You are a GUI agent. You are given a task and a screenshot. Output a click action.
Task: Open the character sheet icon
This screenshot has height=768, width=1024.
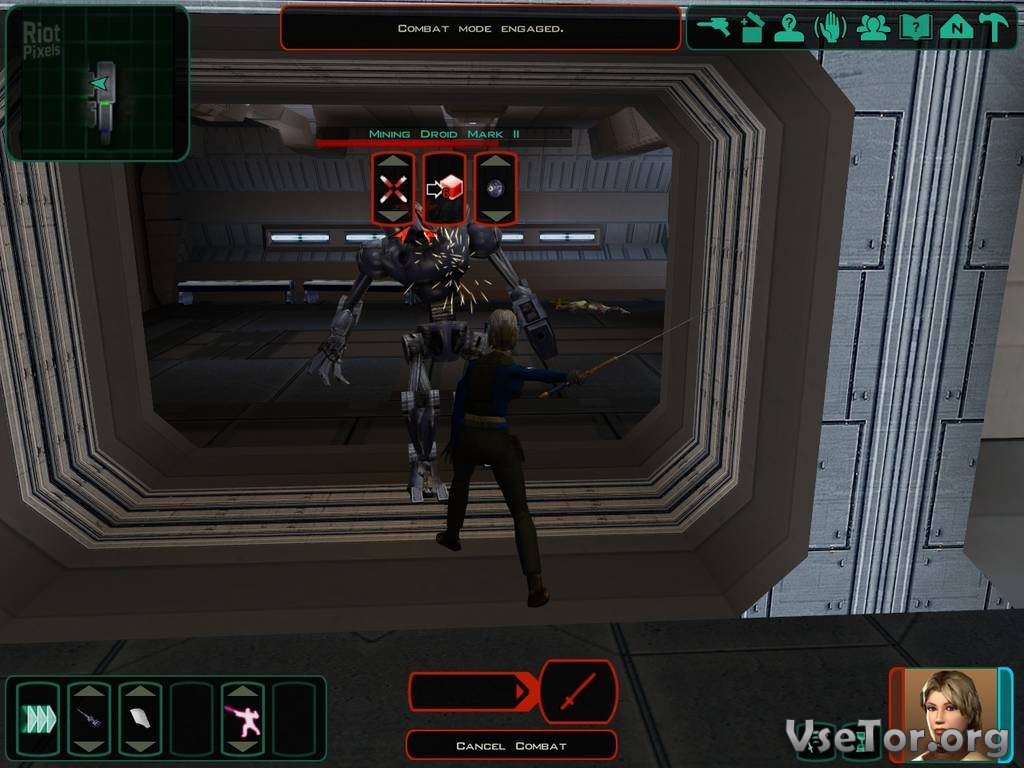coord(790,28)
